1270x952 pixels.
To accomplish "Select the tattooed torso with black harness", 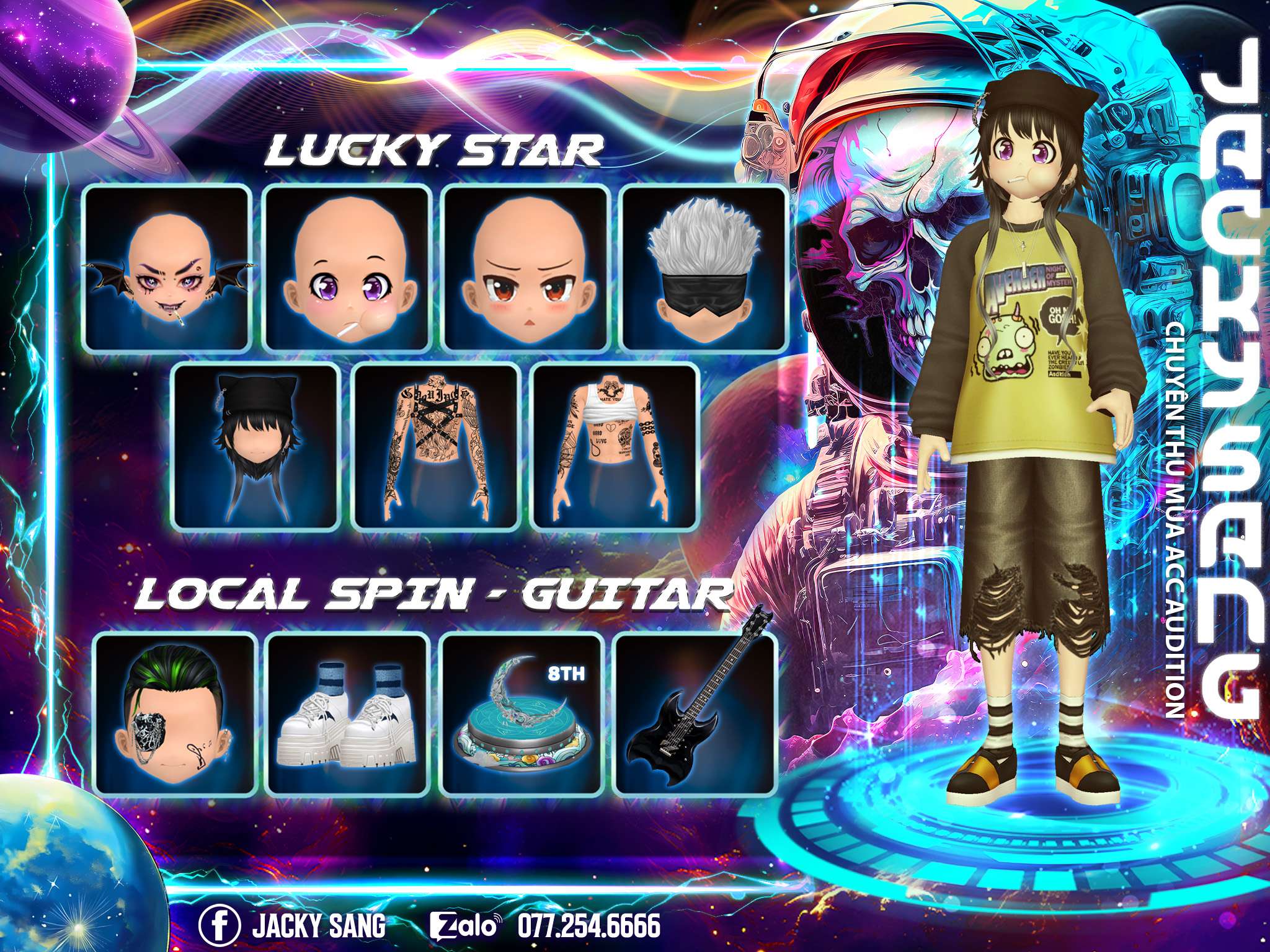I will (436, 447).
